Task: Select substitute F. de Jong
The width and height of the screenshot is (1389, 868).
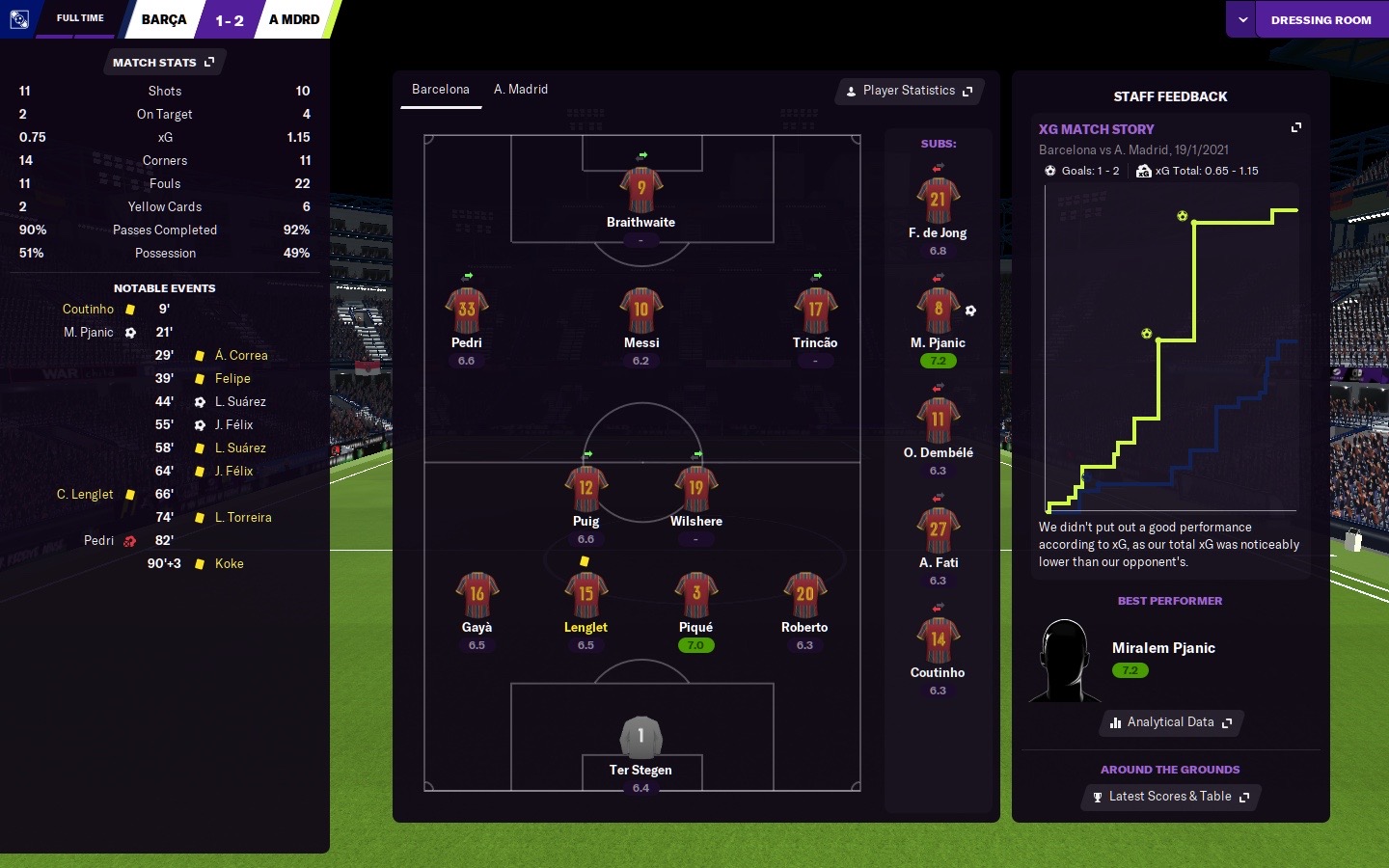Action: (938, 201)
